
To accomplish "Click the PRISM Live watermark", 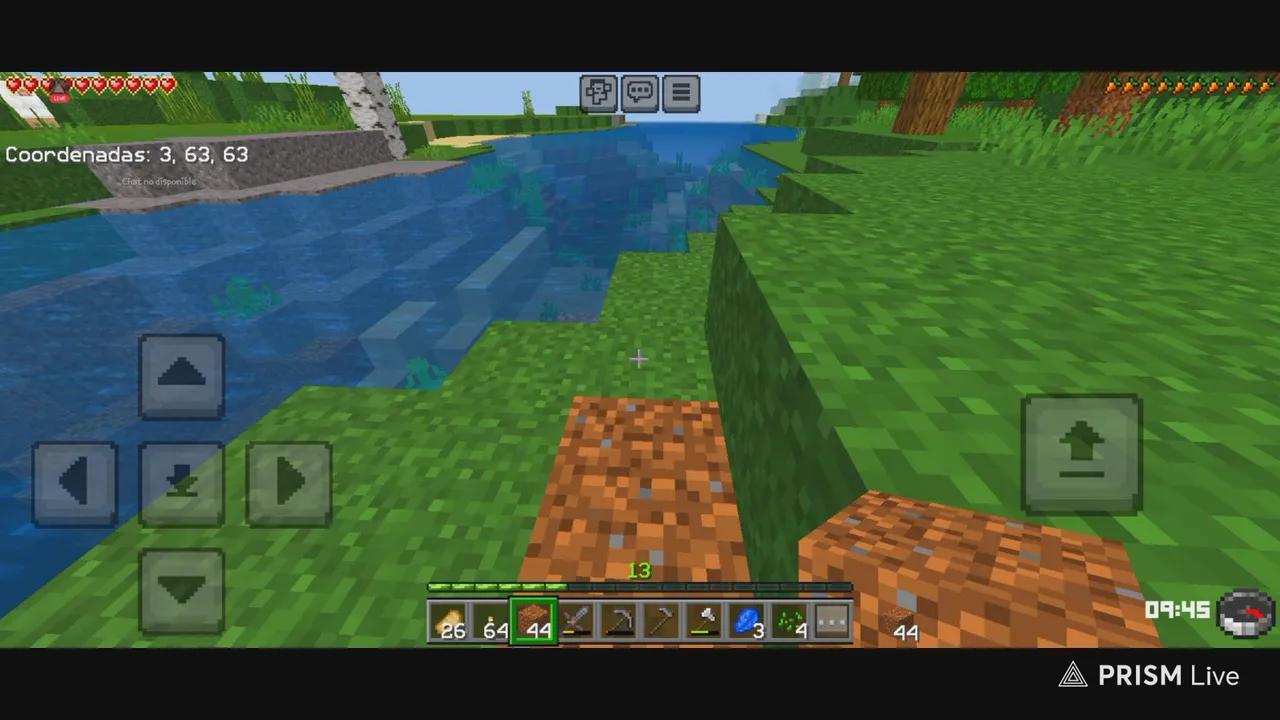I will pyautogui.click(x=1150, y=675).
